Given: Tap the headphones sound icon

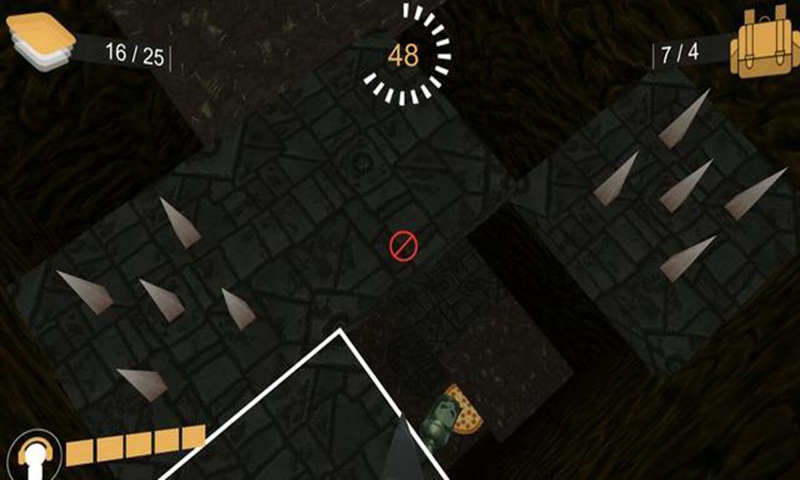Looking at the screenshot, I should click(x=32, y=456).
